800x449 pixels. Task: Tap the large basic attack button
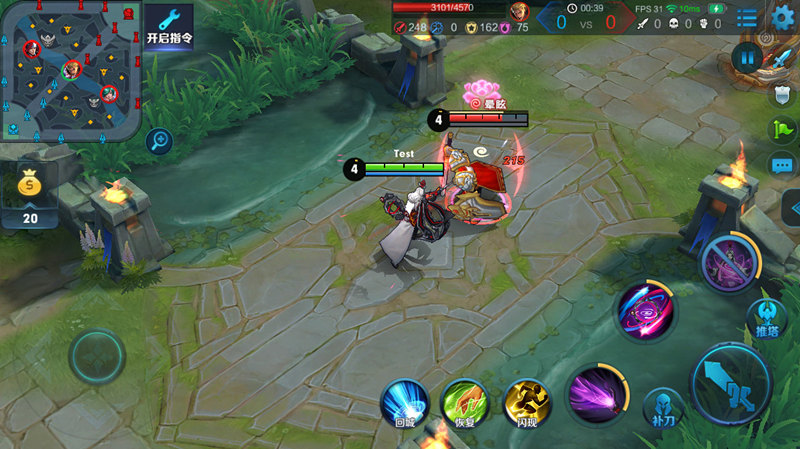731,383
